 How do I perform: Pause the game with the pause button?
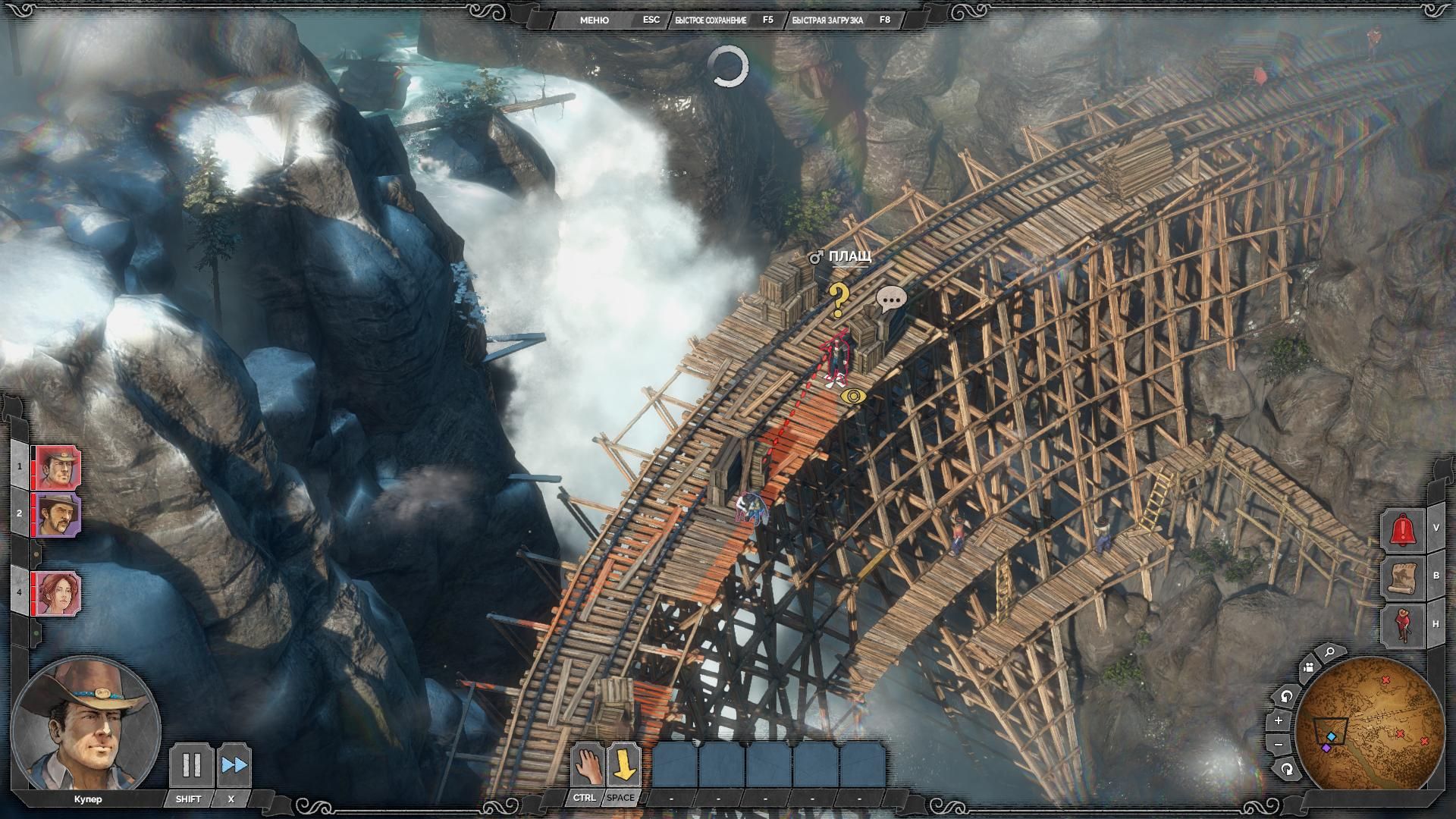click(x=191, y=765)
